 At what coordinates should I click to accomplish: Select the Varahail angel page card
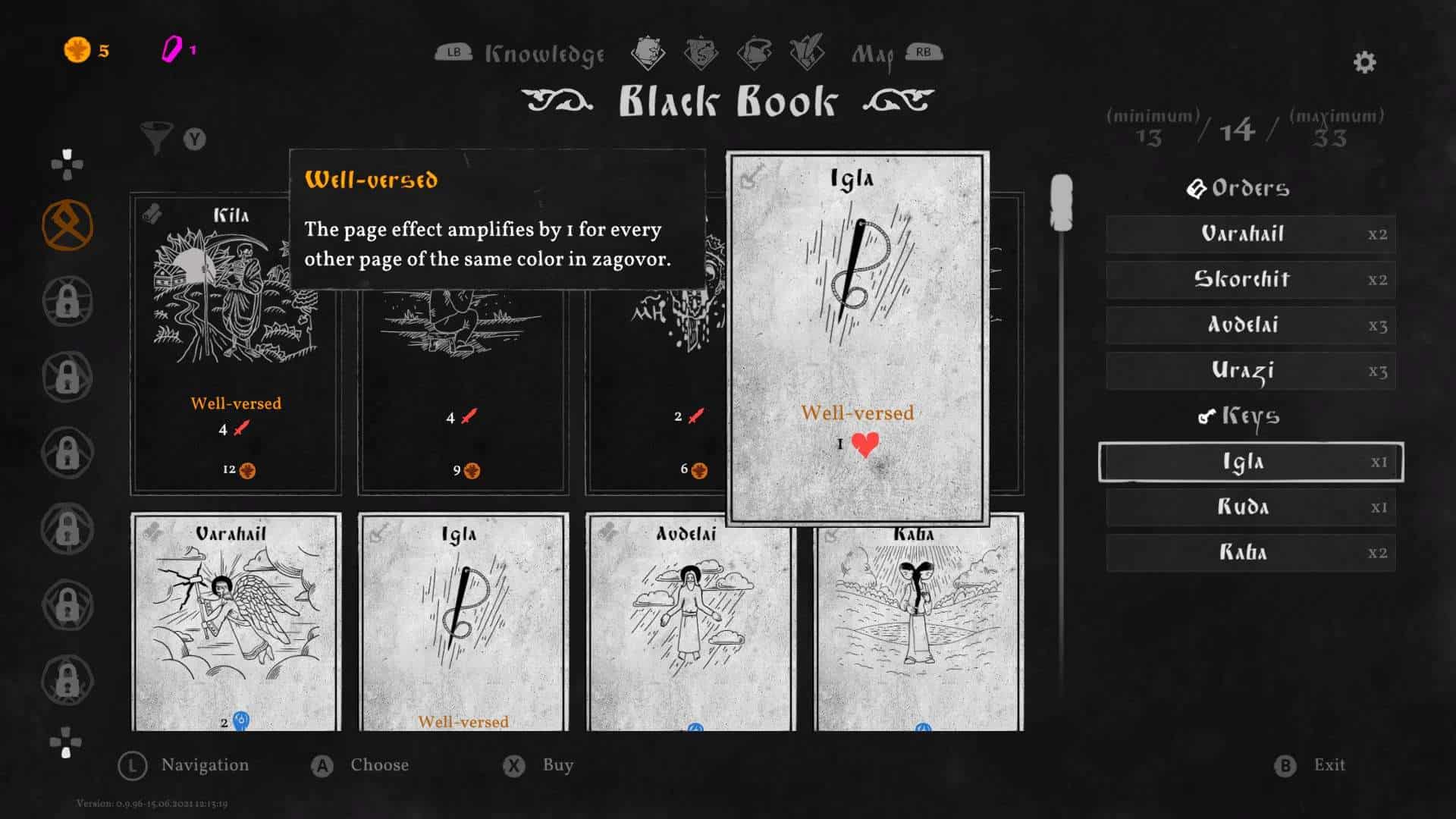[235, 622]
